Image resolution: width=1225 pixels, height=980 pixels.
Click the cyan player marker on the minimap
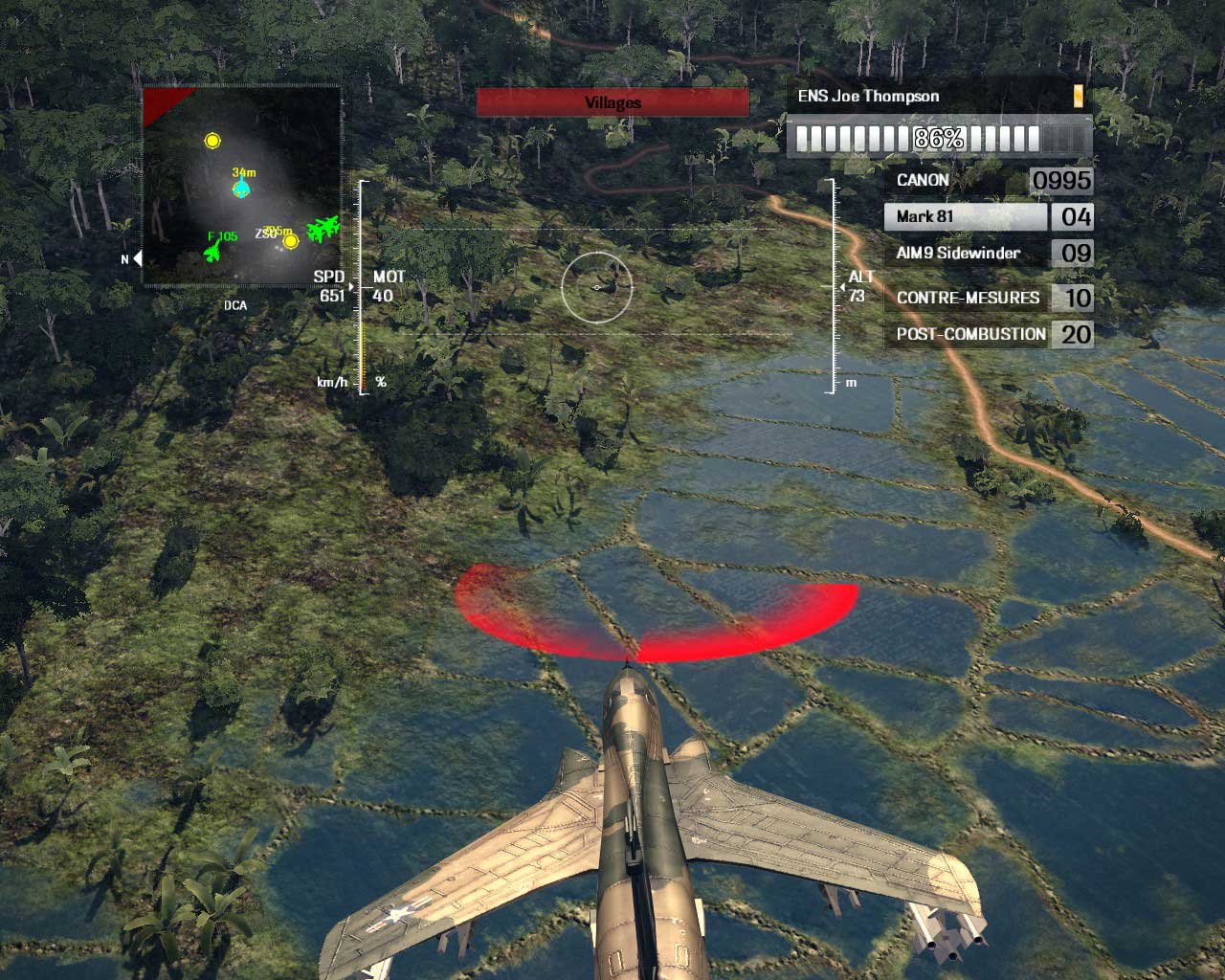pyautogui.click(x=242, y=189)
